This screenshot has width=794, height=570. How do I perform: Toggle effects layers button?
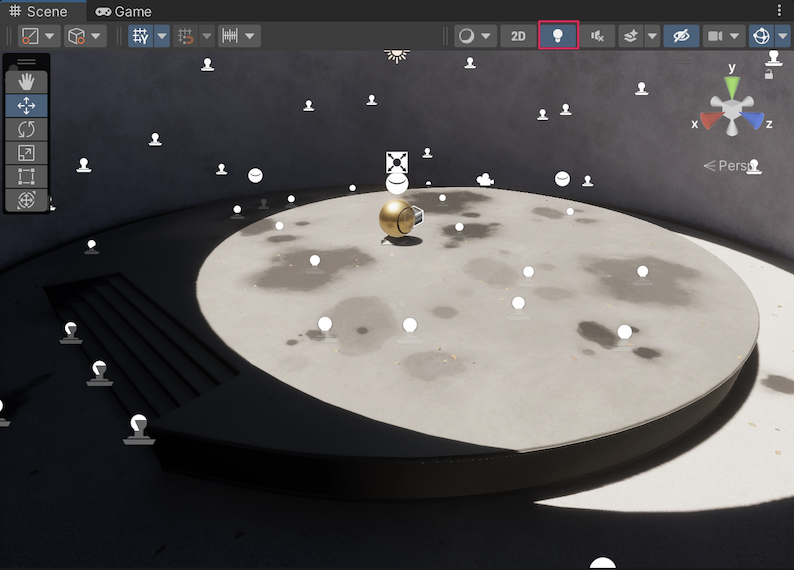(631, 36)
